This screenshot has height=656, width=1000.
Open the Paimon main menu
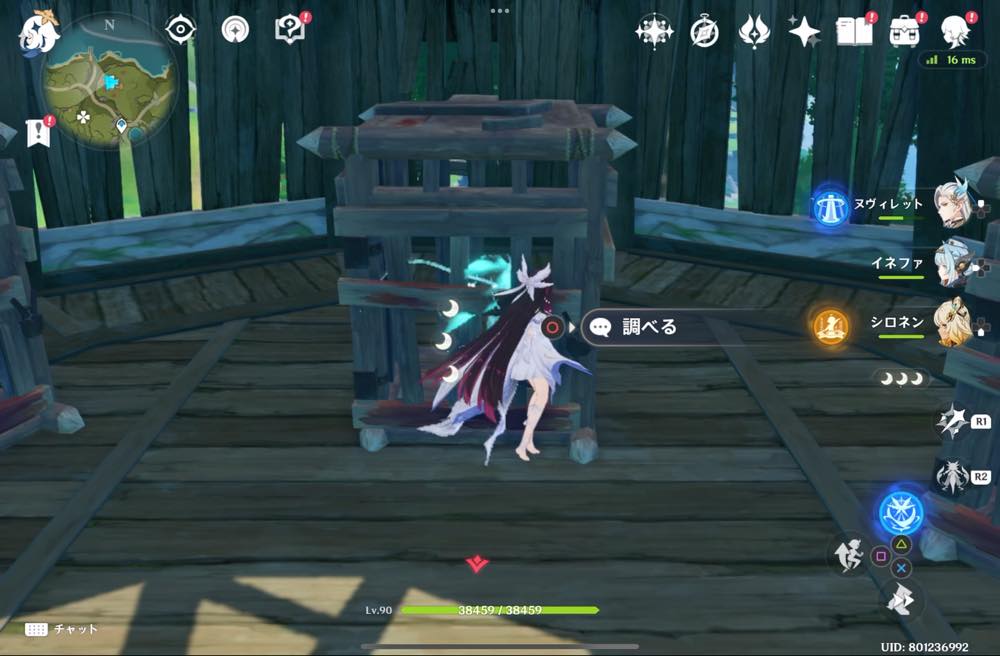38,33
